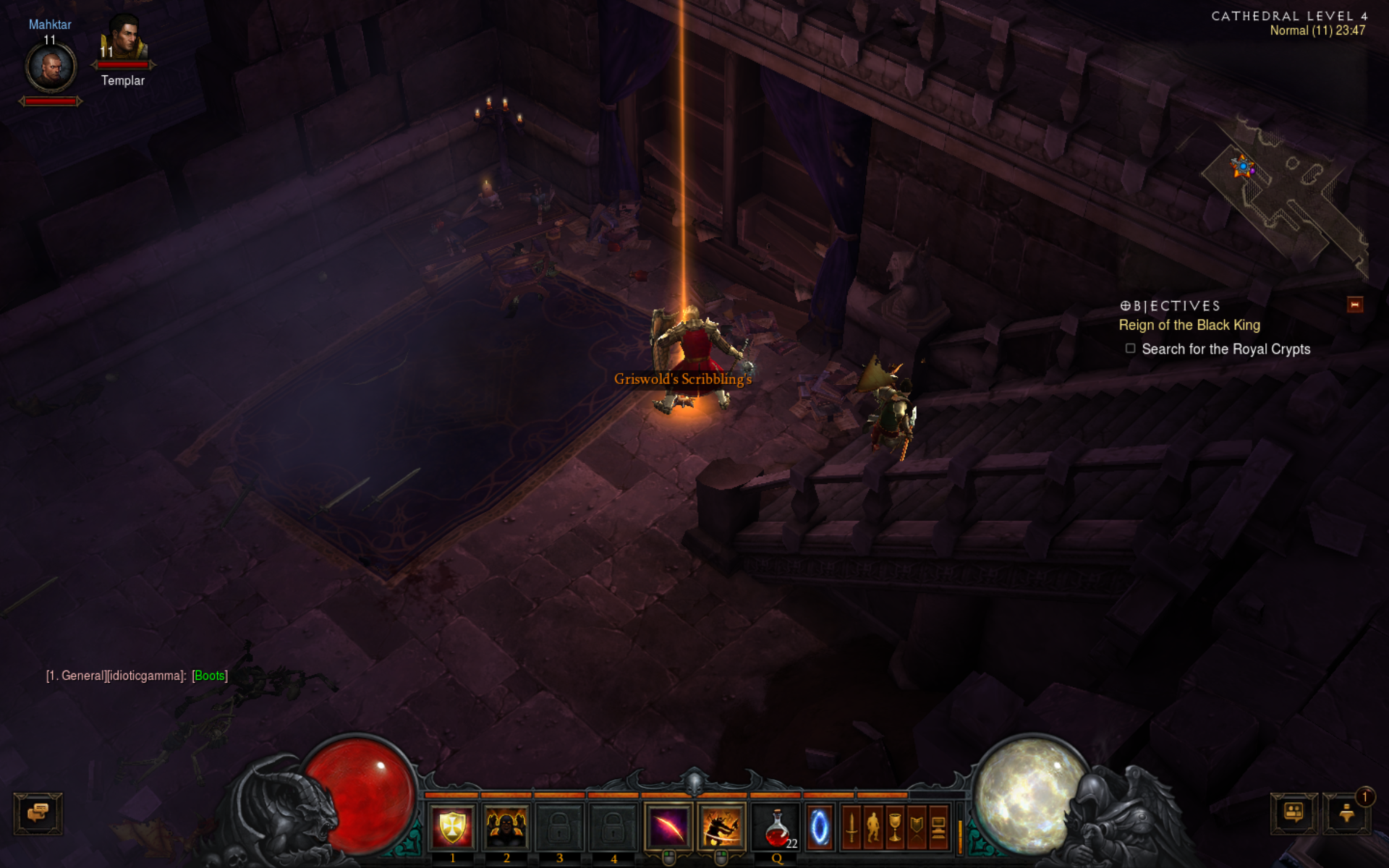Select the purple slash primary attack skill
This screenshot has height=868, width=1389.
point(668,827)
